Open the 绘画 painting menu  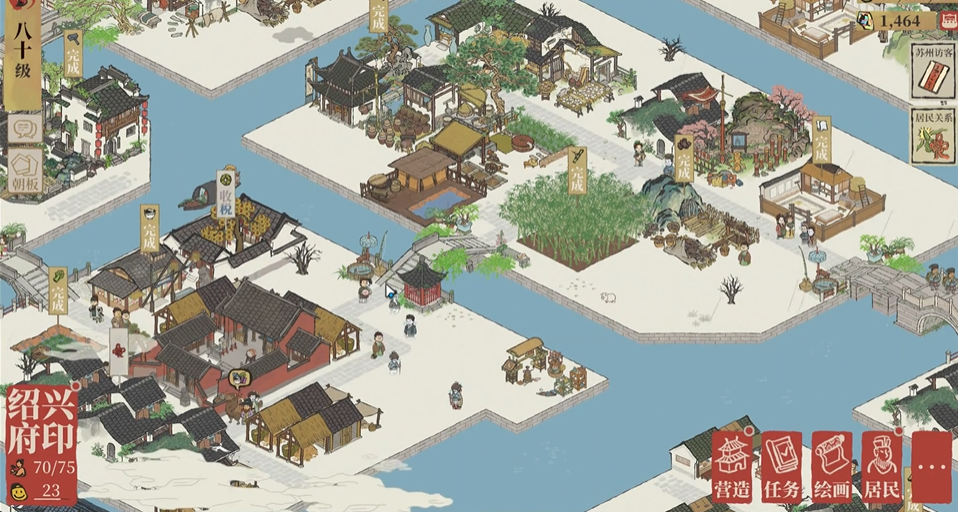[831, 466]
